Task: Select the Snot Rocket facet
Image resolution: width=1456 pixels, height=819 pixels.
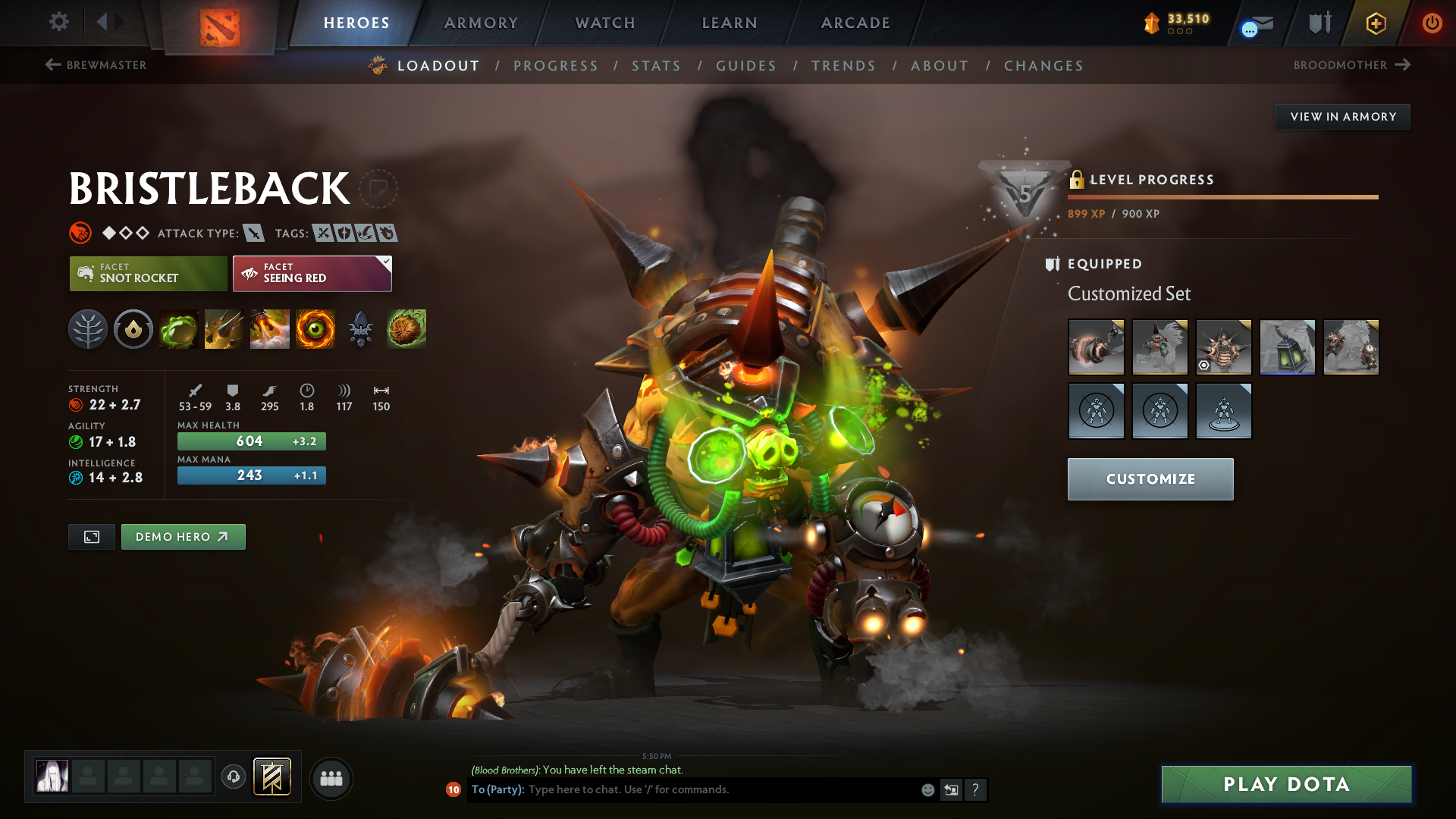Action: (x=149, y=274)
